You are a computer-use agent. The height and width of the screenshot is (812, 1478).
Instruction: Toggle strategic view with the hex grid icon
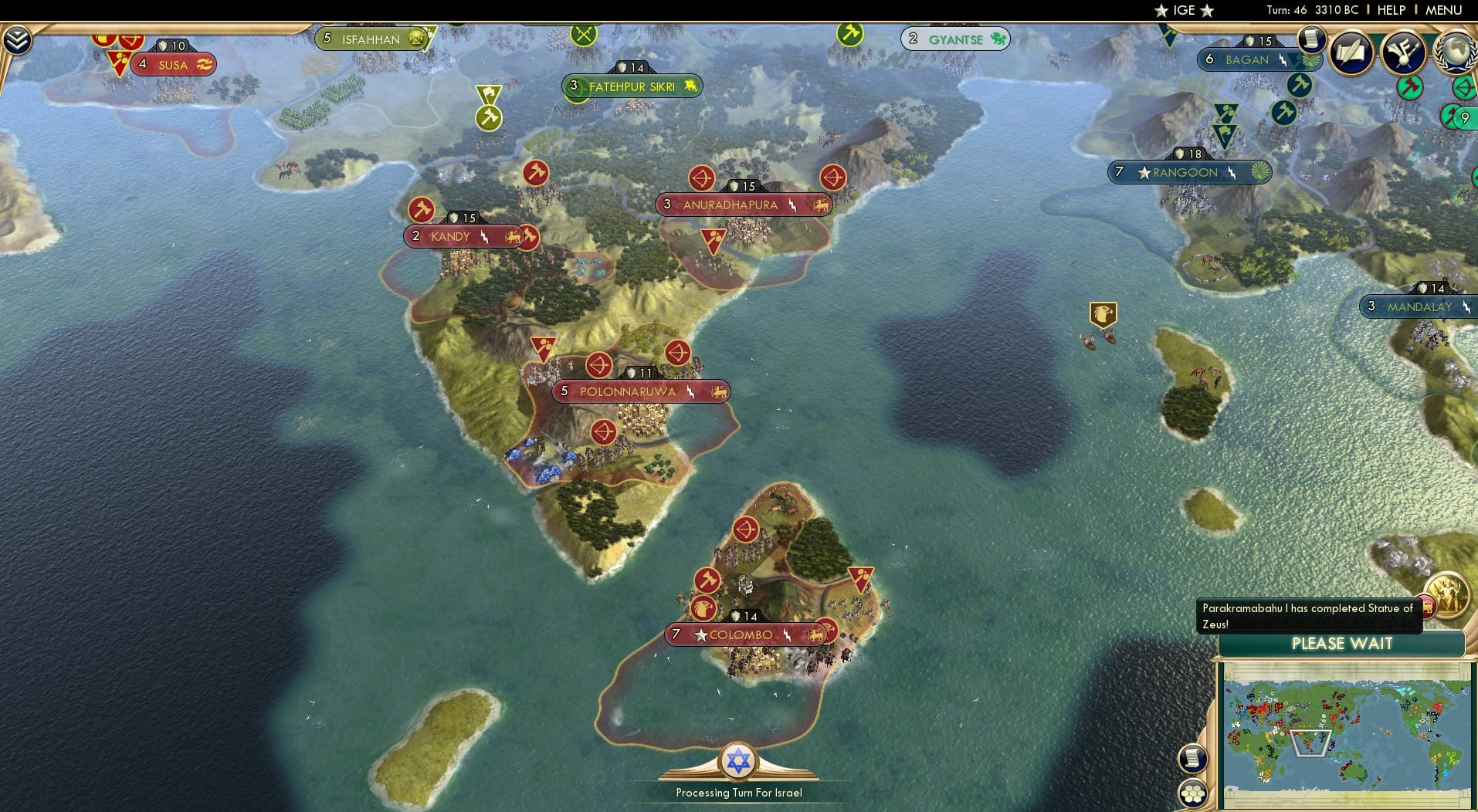coord(1193,793)
